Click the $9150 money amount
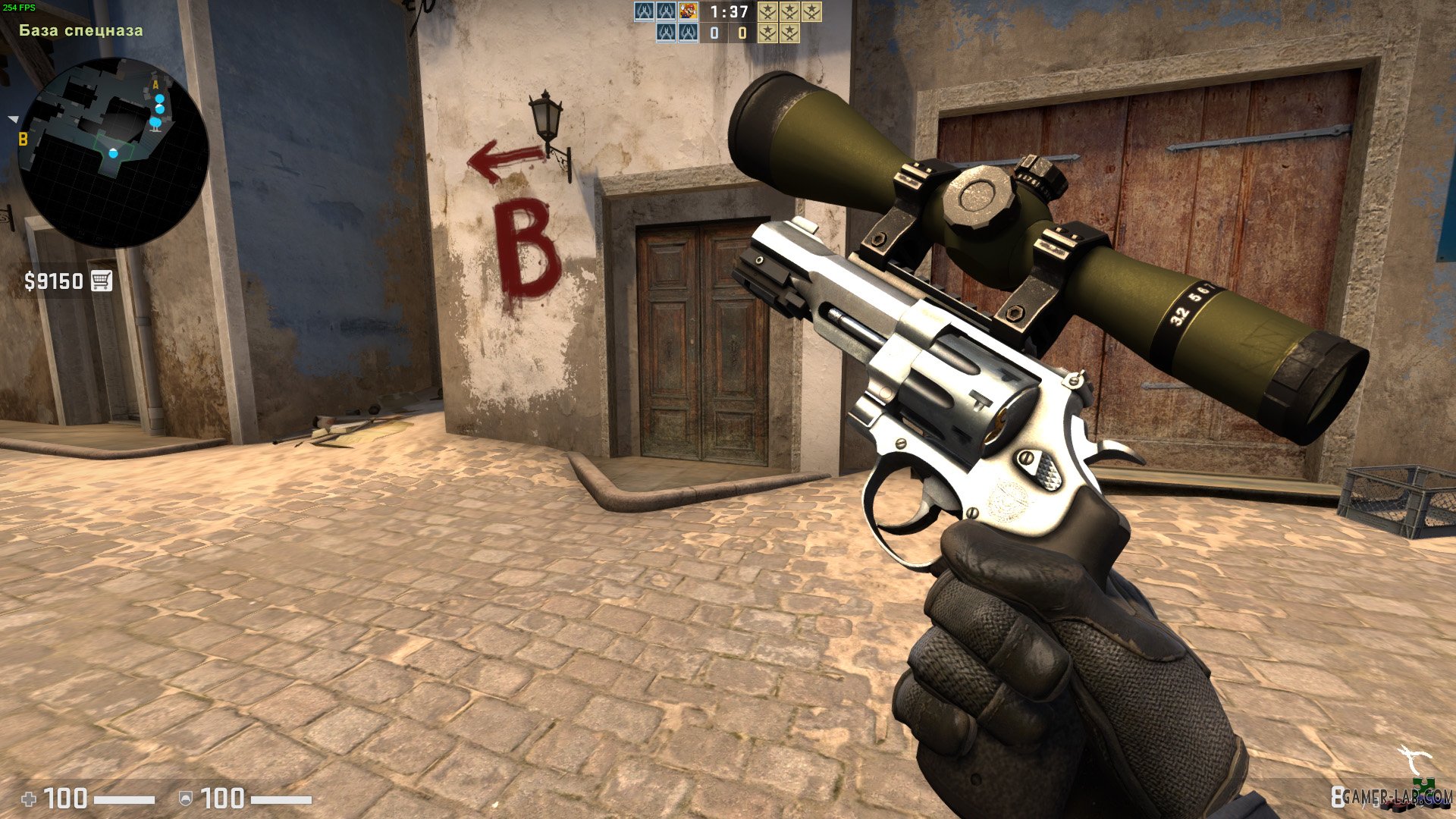Screen dimensions: 1456x819 point(53,281)
